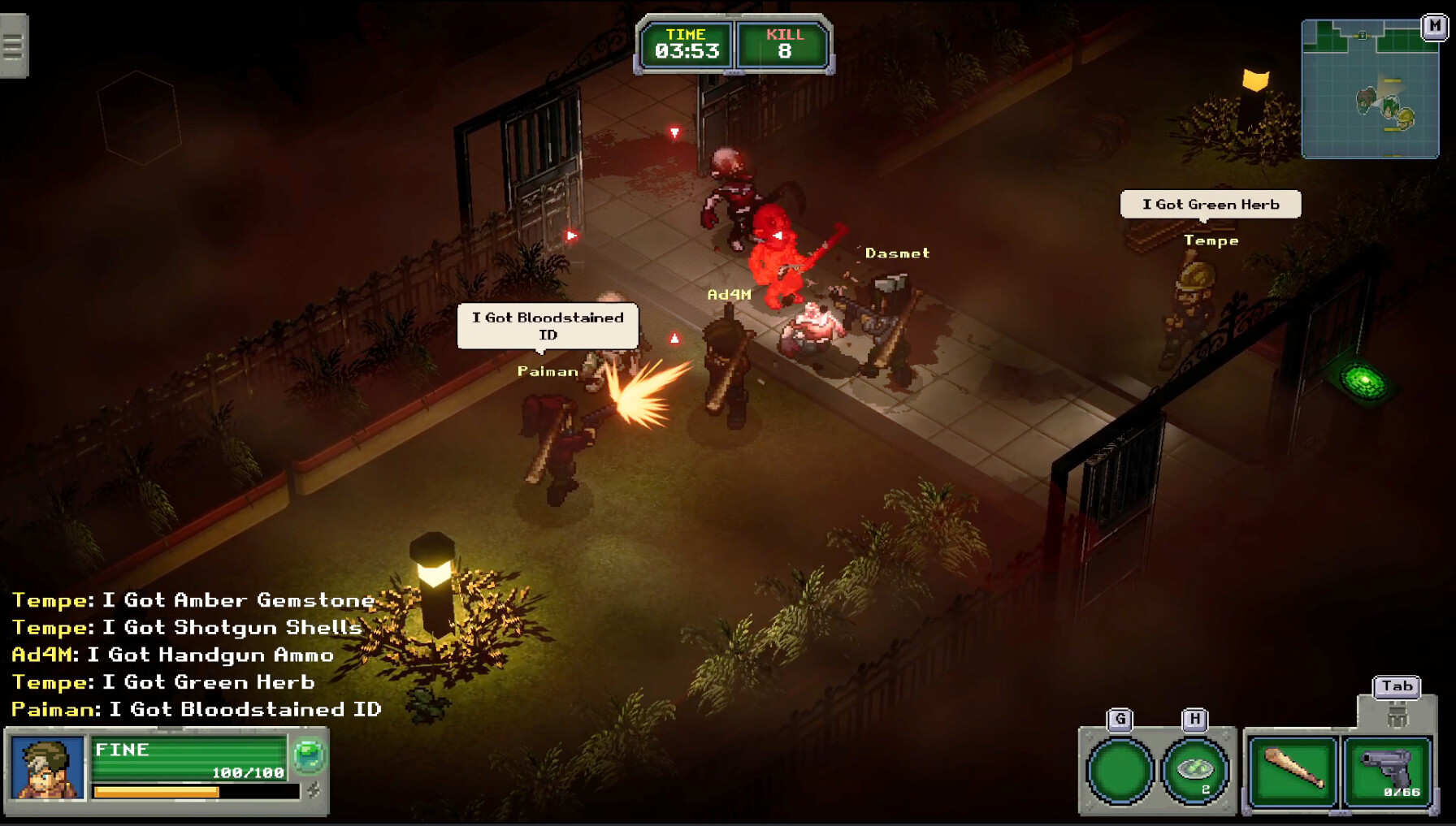Select the baseball bat weapon slot
Screen dimensions: 1456x826
coord(1292,769)
